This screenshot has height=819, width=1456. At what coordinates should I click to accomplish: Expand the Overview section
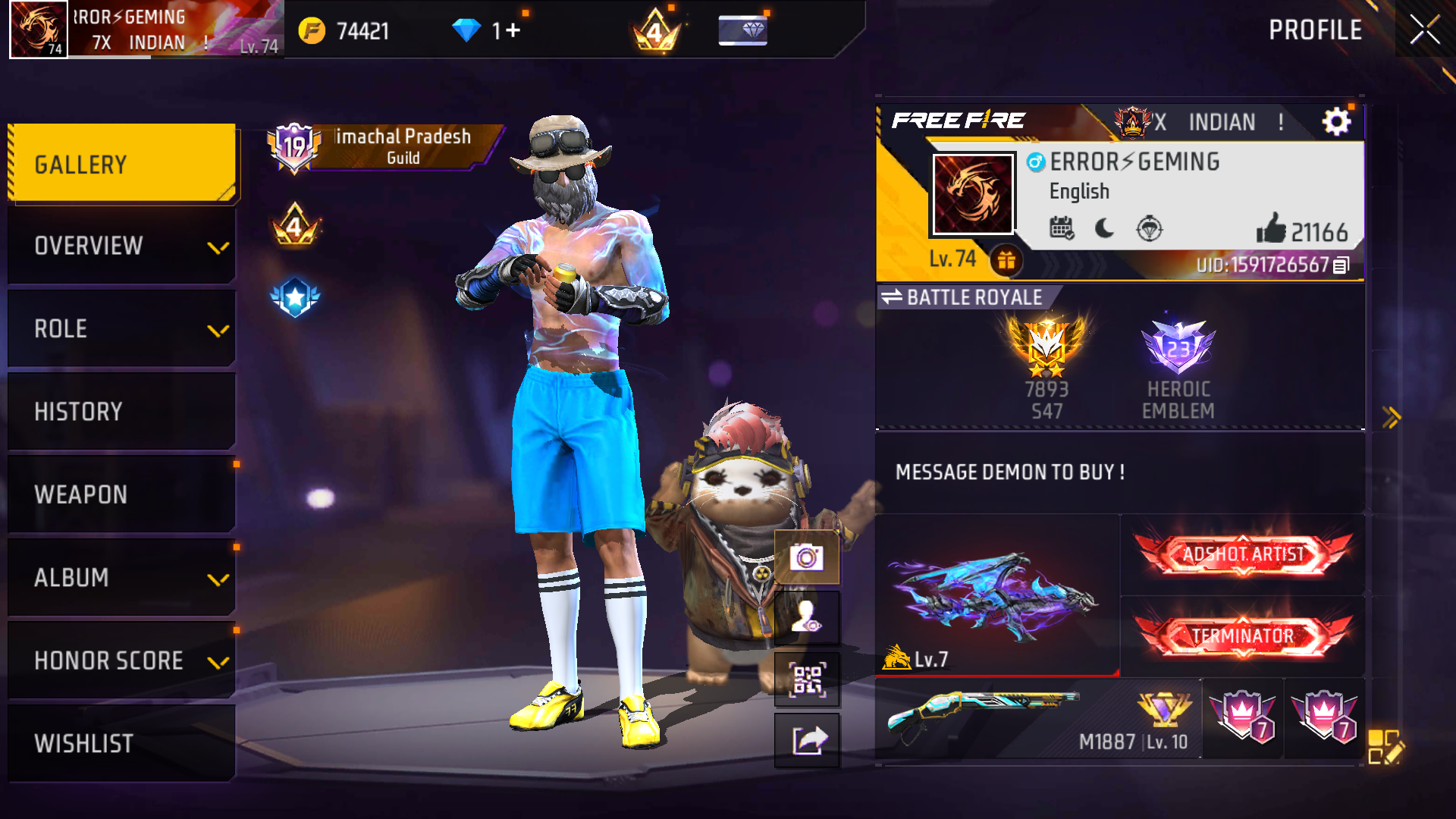(x=220, y=246)
